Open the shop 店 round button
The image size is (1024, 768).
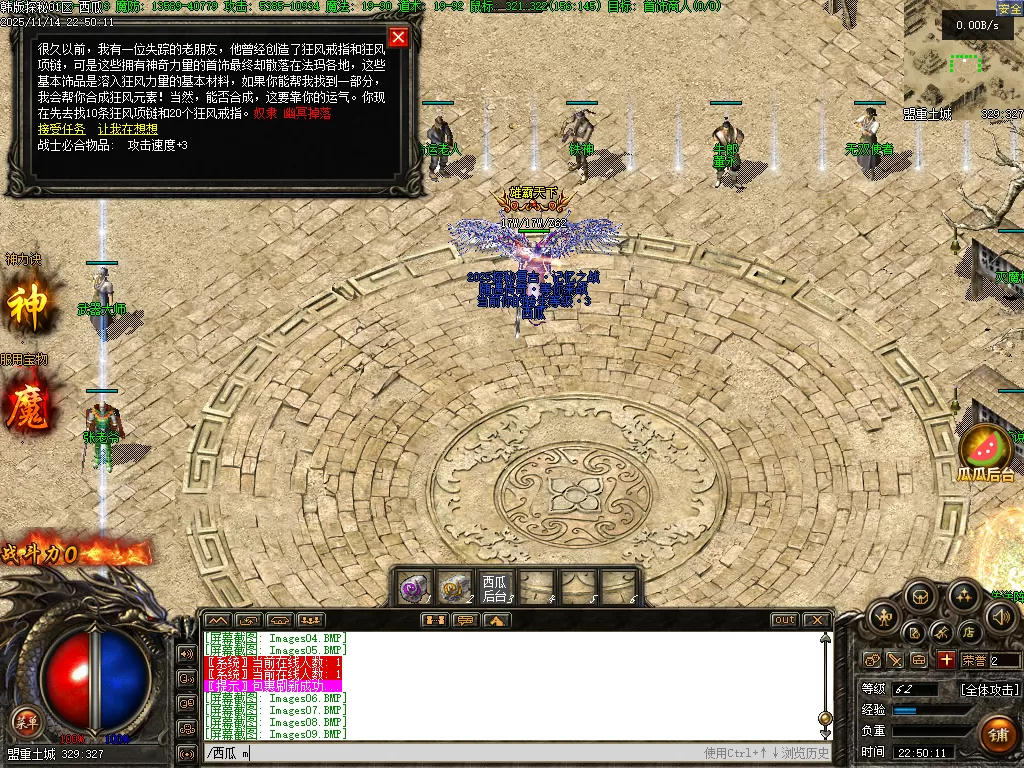968,632
